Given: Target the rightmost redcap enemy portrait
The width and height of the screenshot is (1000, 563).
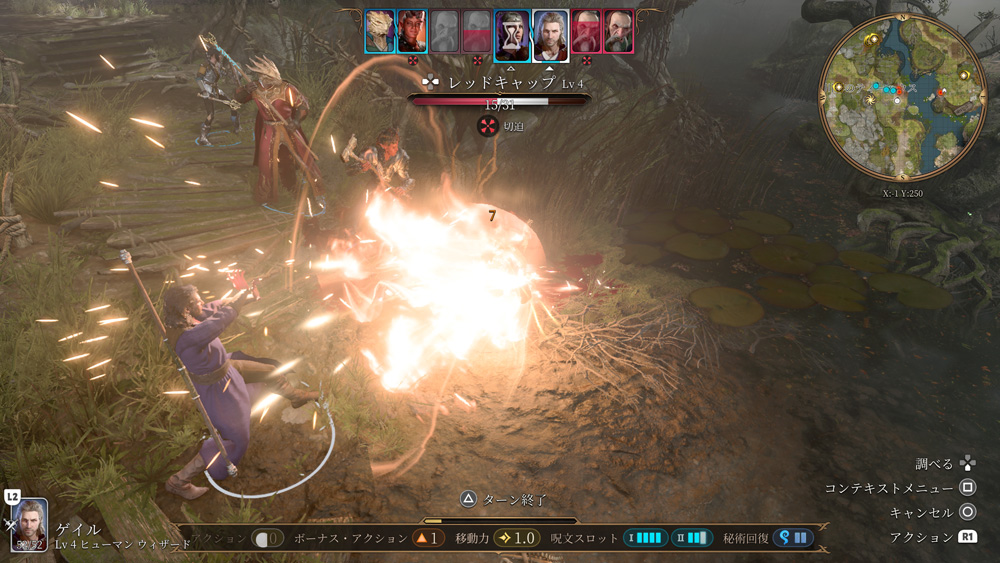Looking at the screenshot, I should pos(619,31).
